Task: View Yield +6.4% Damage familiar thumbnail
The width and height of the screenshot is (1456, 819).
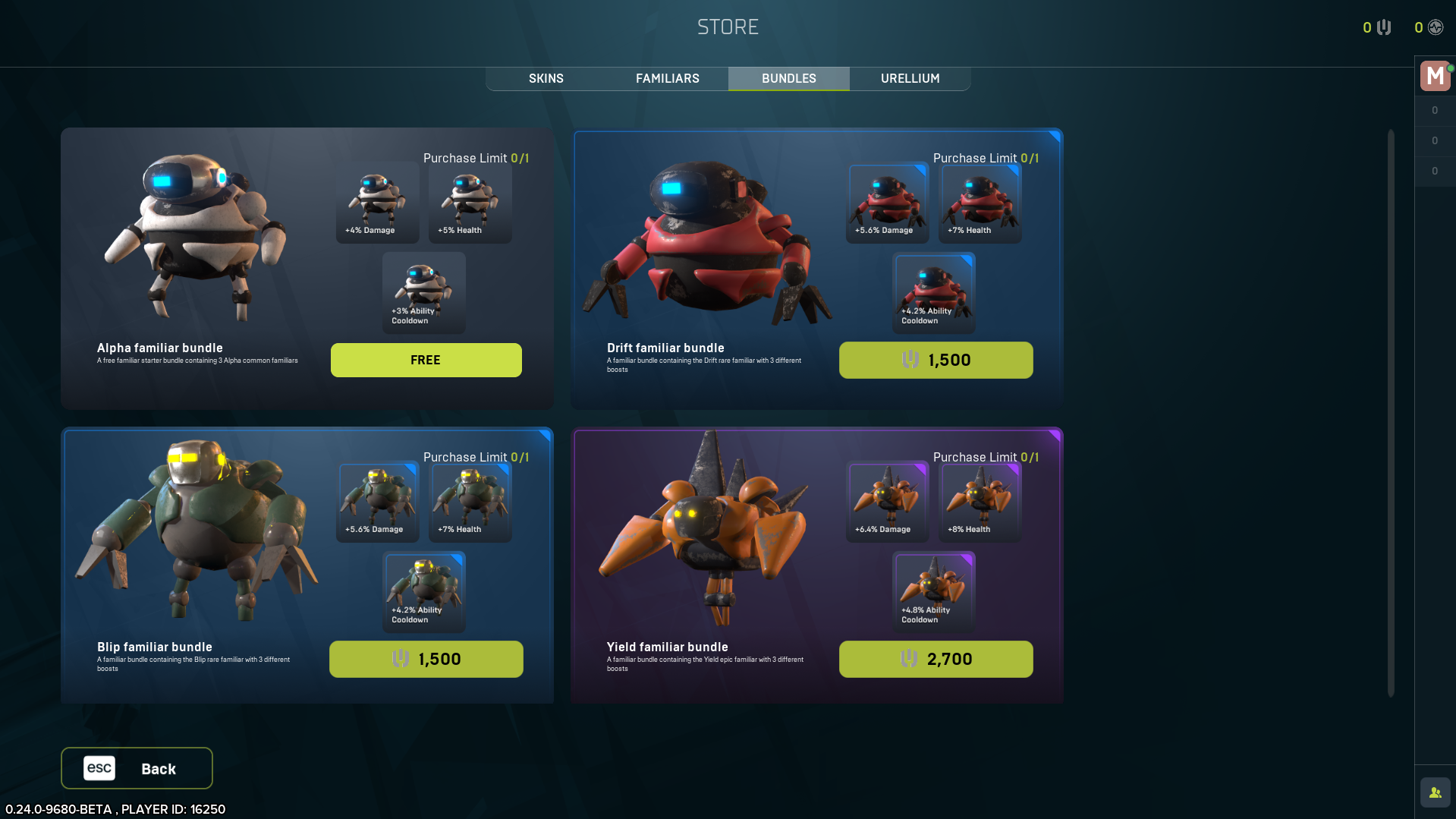Action: [x=887, y=502]
